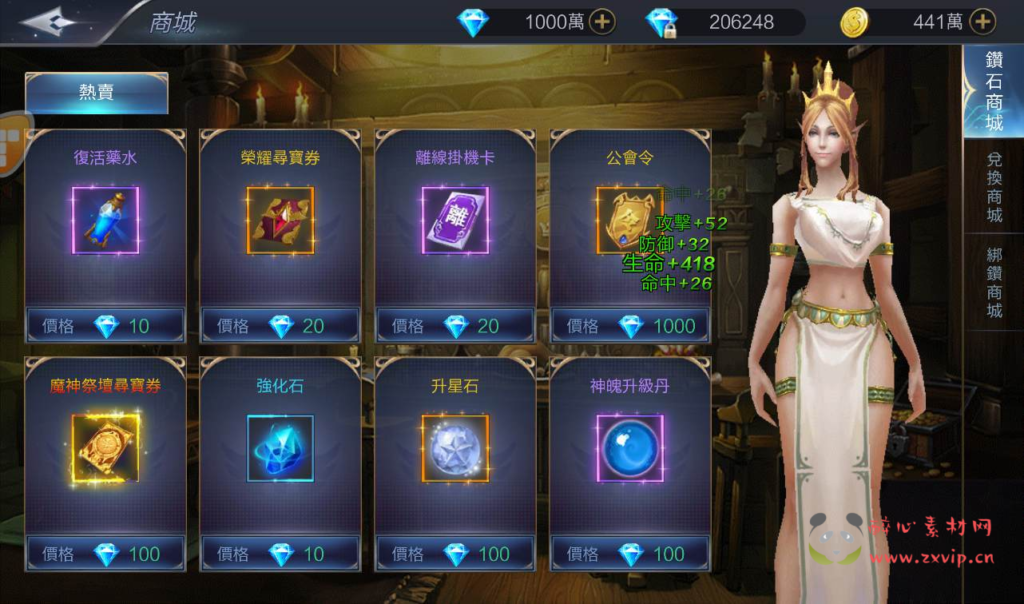Select the 復活藥水 revival potion item

[105, 219]
